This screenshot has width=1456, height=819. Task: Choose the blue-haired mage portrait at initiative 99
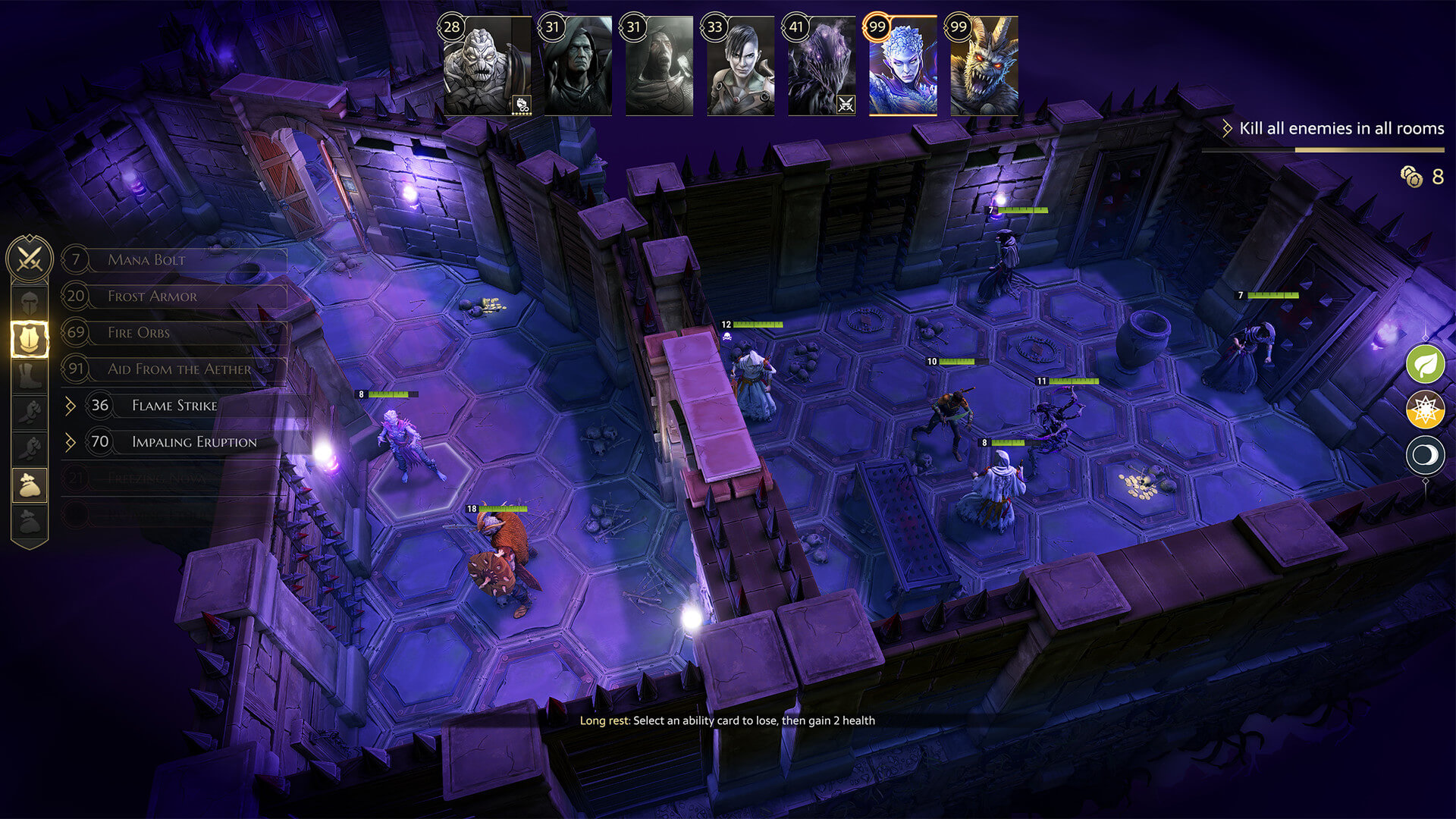pyautogui.click(x=902, y=68)
